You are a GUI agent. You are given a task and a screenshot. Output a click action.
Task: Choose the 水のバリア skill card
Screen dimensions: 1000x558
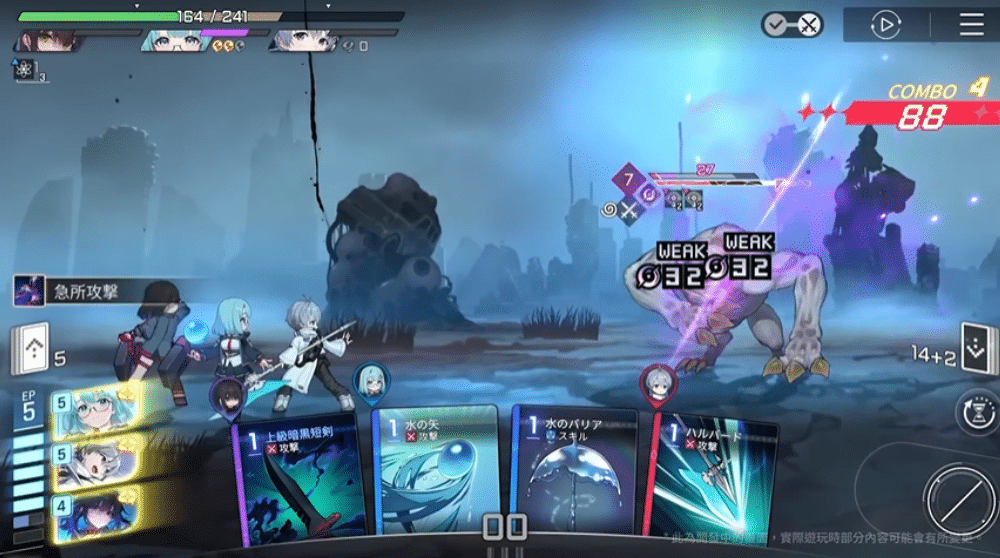[x=572, y=472]
